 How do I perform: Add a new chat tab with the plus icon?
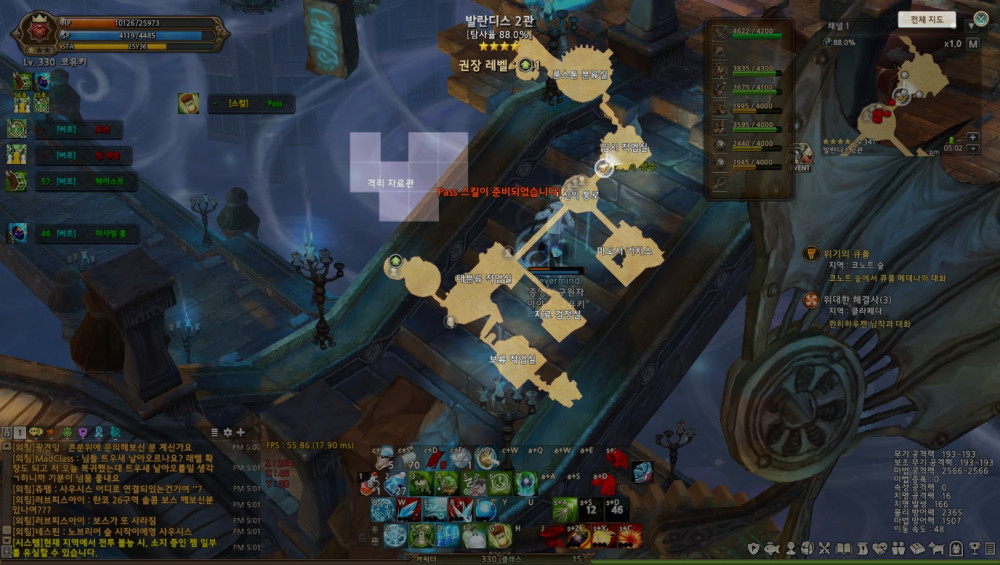pos(240,432)
